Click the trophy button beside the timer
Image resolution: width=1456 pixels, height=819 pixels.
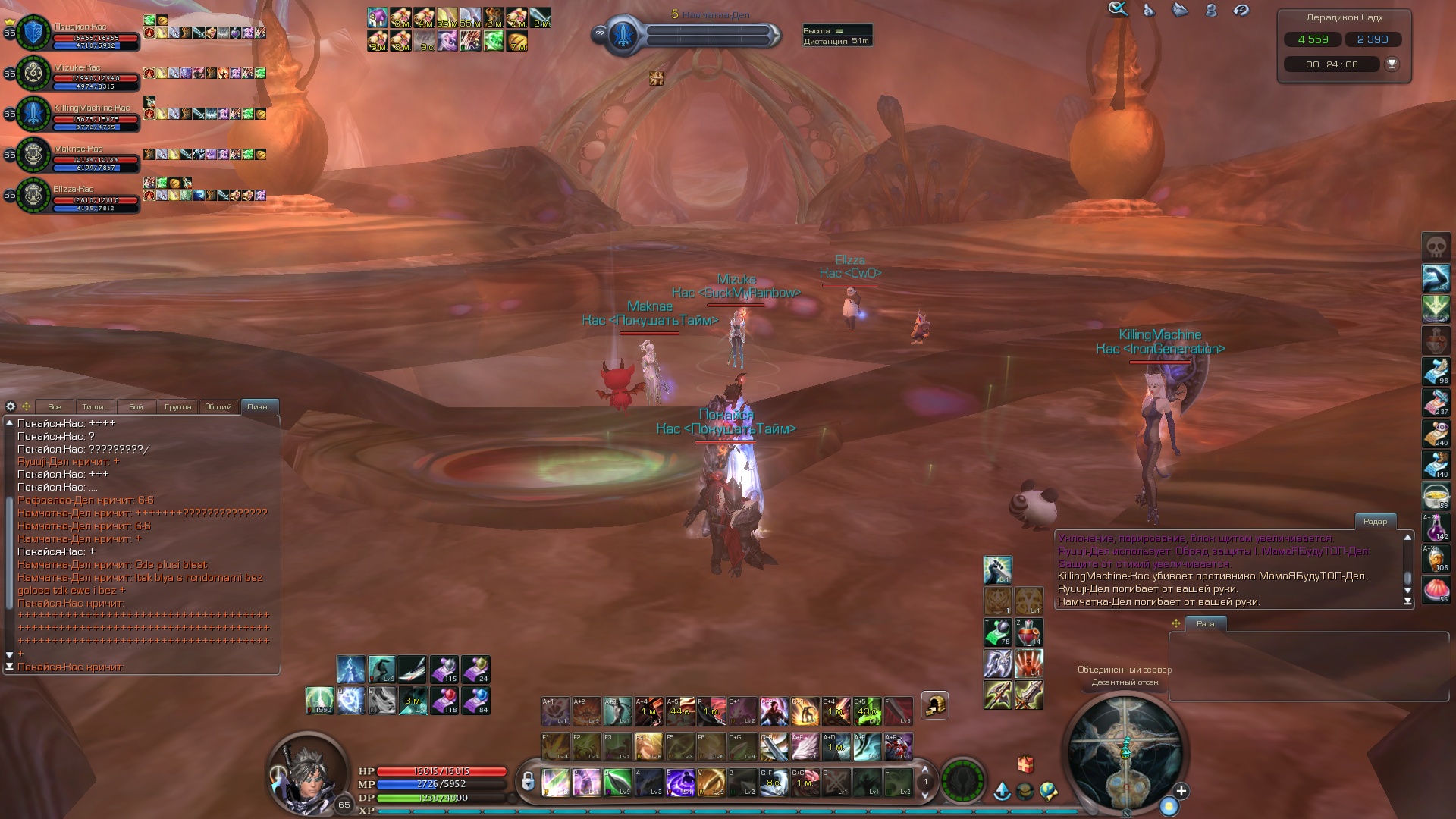[1392, 64]
